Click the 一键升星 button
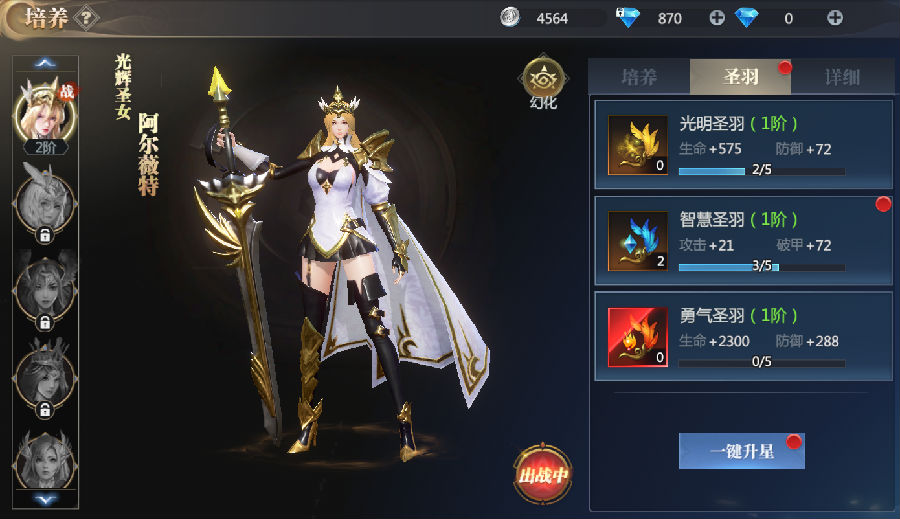The width and height of the screenshot is (900, 519). (x=741, y=451)
